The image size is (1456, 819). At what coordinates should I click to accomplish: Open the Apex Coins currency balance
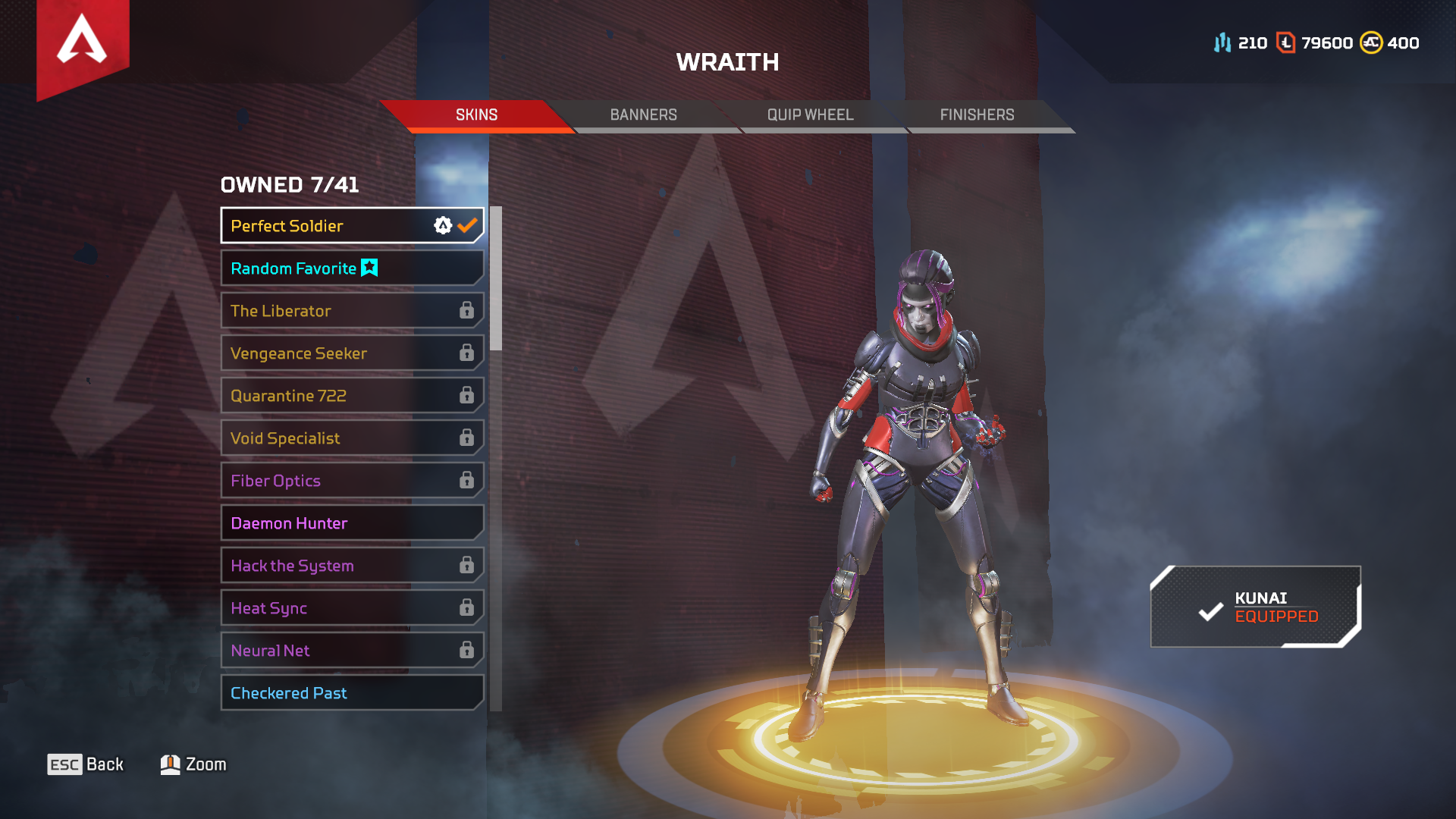(1389, 43)
